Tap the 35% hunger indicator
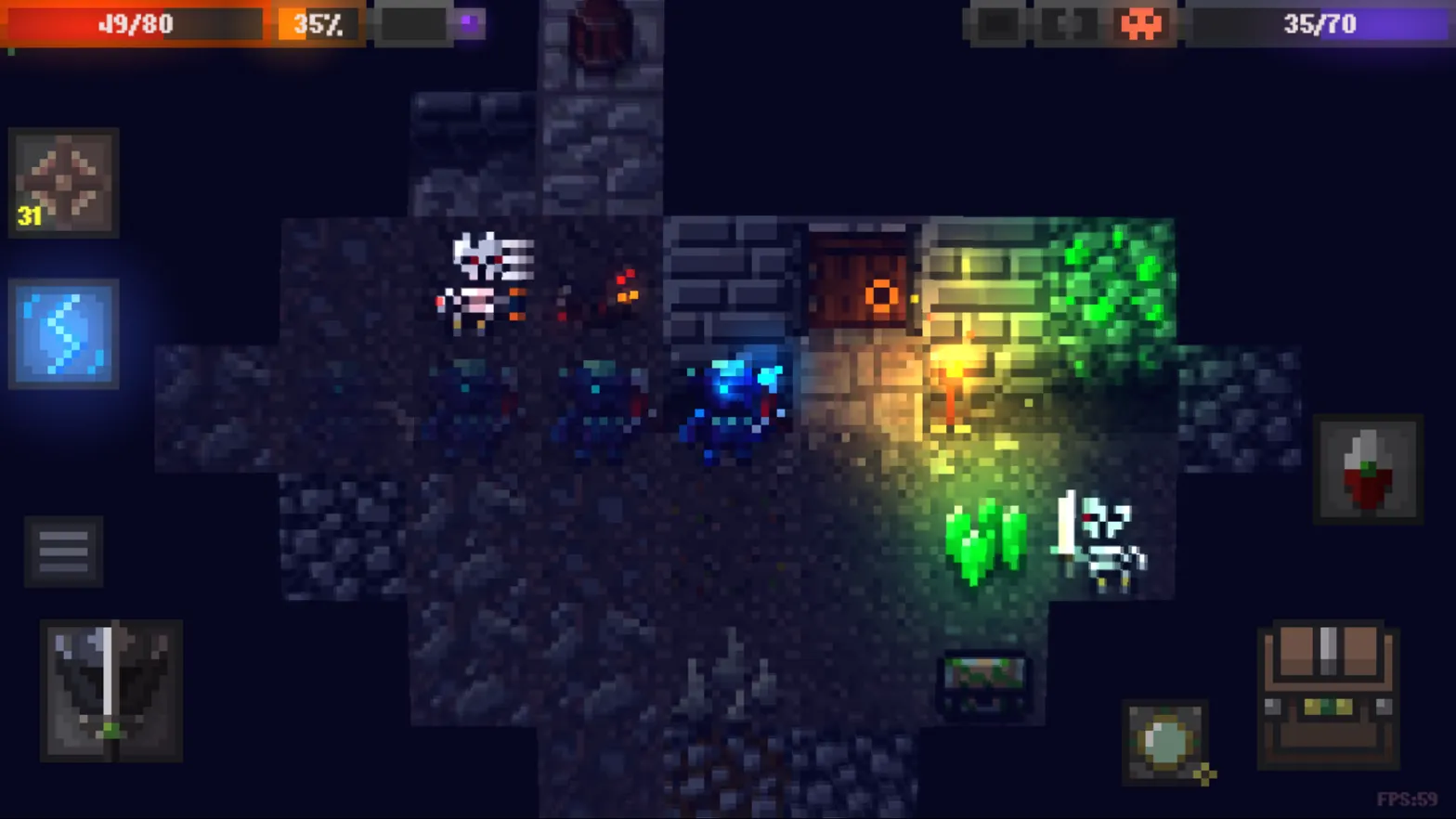Image resolution: width=1456 pixels, height=819 pixels. click(x=316, y=24)
